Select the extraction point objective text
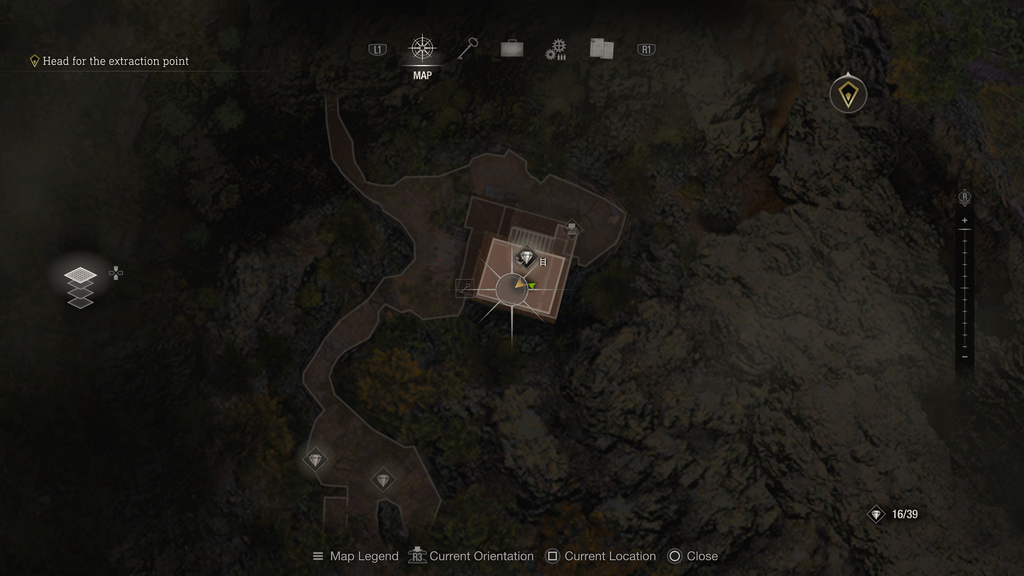Viewport: 1024px width, 576px height. (x=115, y=61)
